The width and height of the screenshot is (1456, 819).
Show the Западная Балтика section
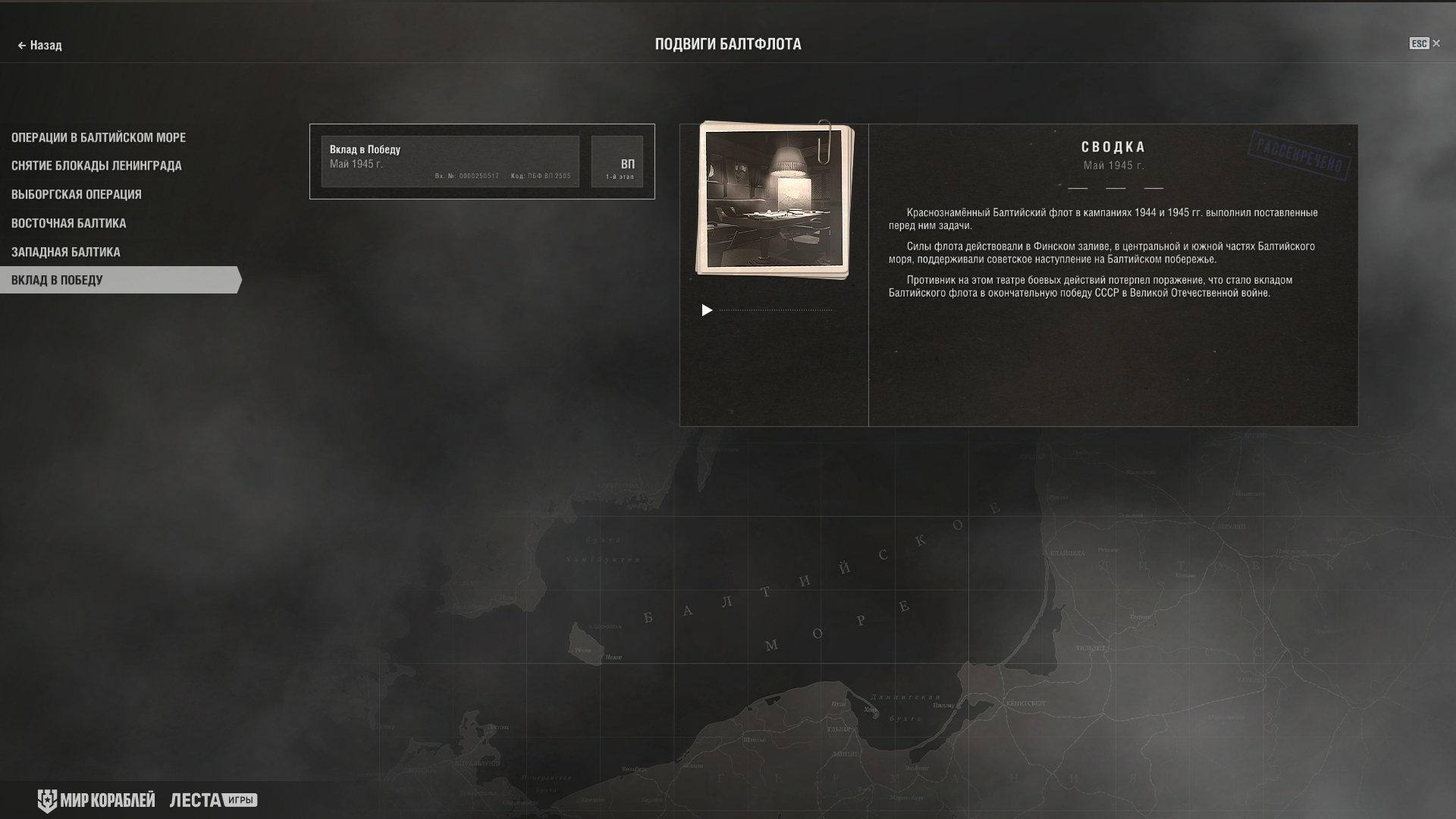tap(66, 252)
